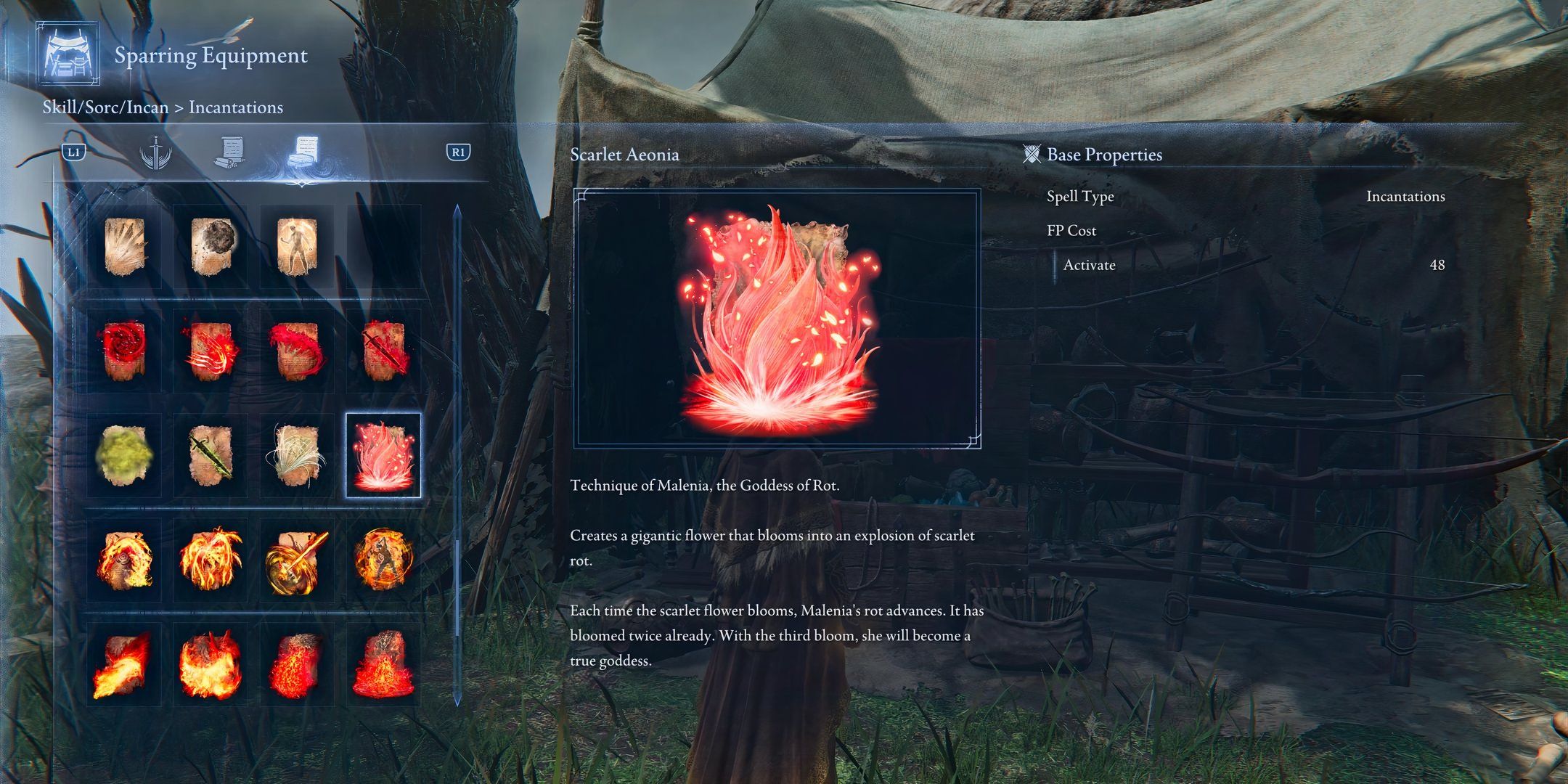Choose the fire-ringed figure incantation
Image resolution: width=1568 pixels, height=784 pixels.
[383, 560]
